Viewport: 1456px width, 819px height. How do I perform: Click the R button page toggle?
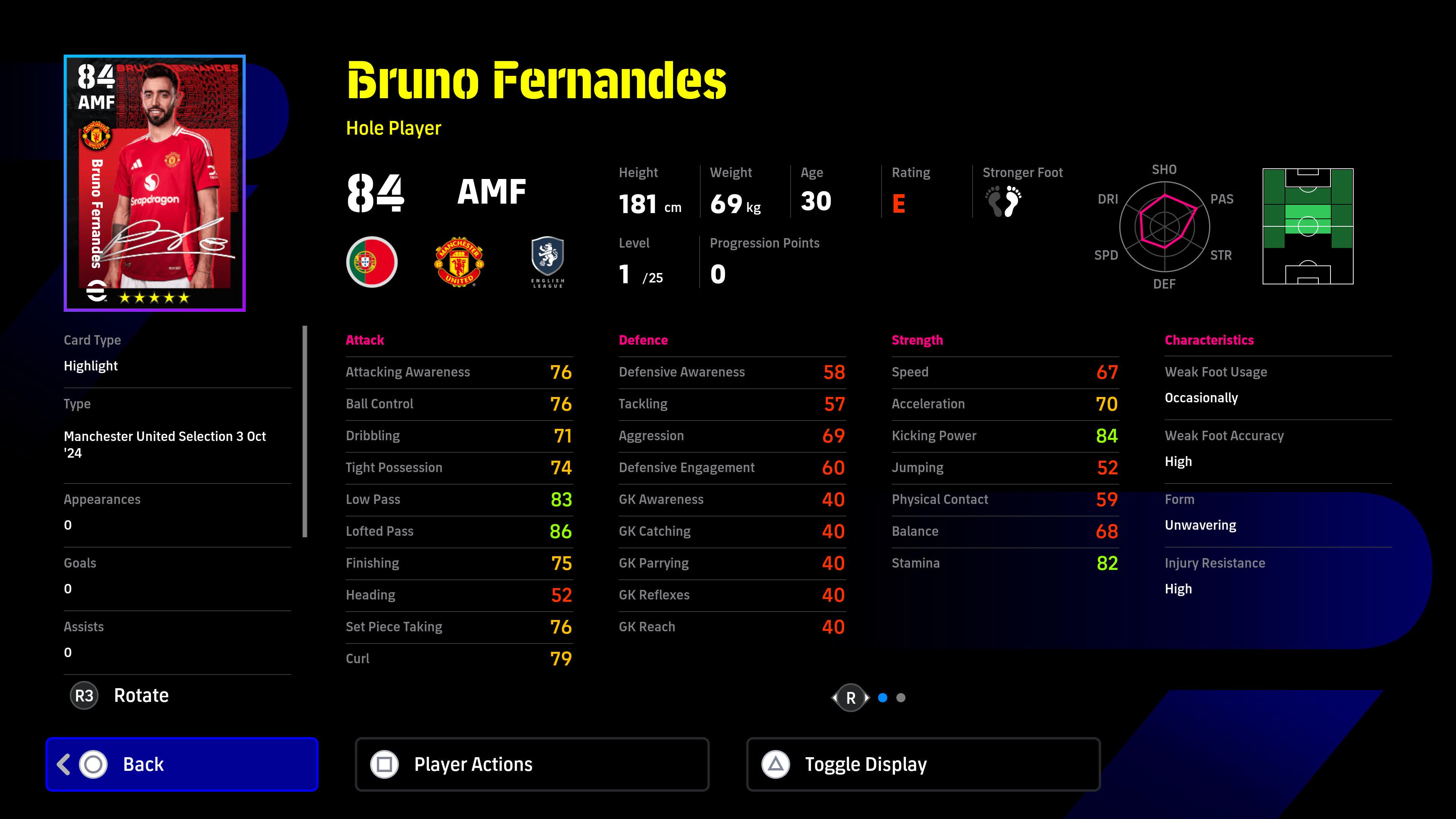850,698
